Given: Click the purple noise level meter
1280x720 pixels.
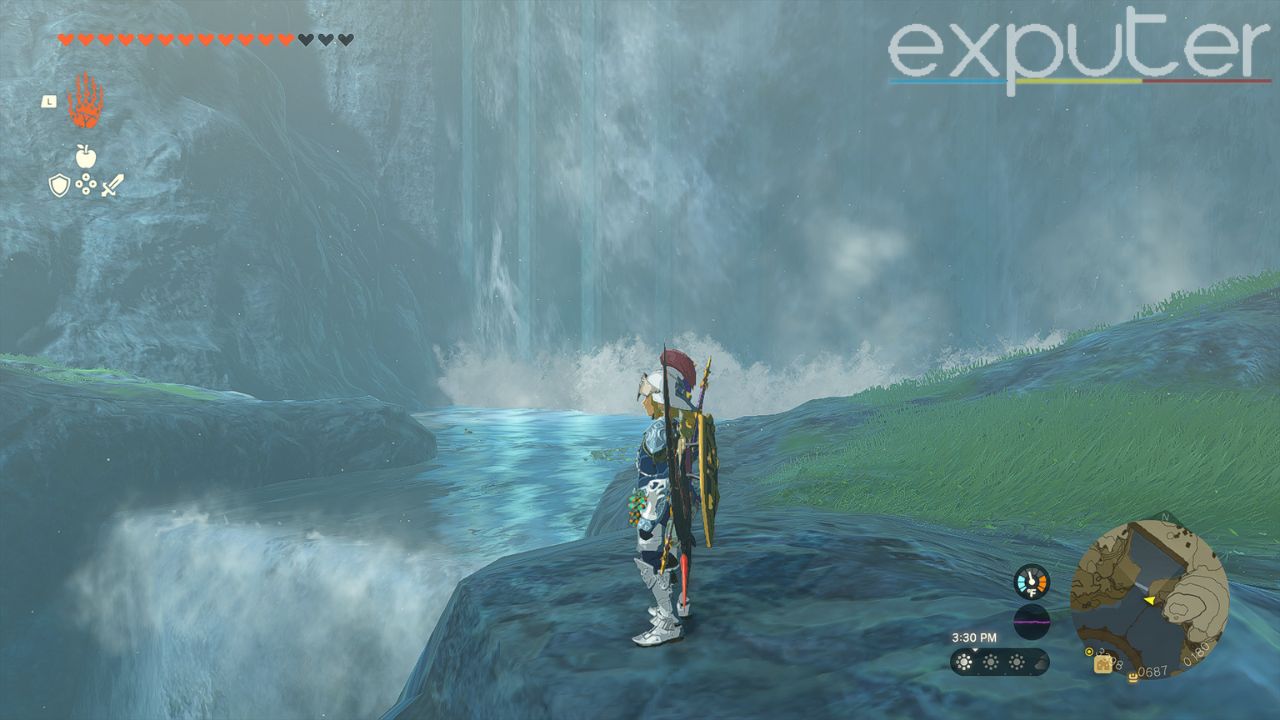Looking at the screenshot, I should coord(1030,621).
